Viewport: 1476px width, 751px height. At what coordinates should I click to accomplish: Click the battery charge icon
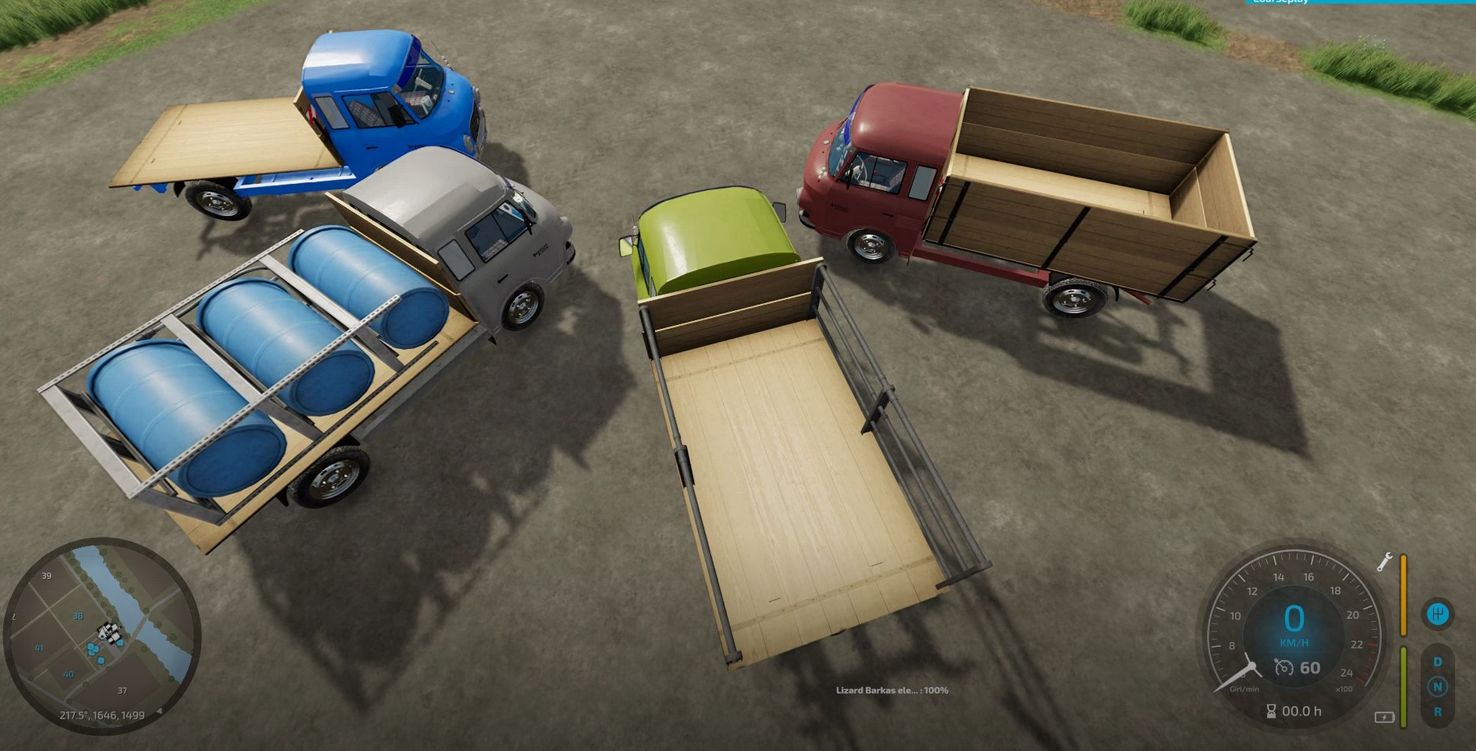pos(1385,717)
